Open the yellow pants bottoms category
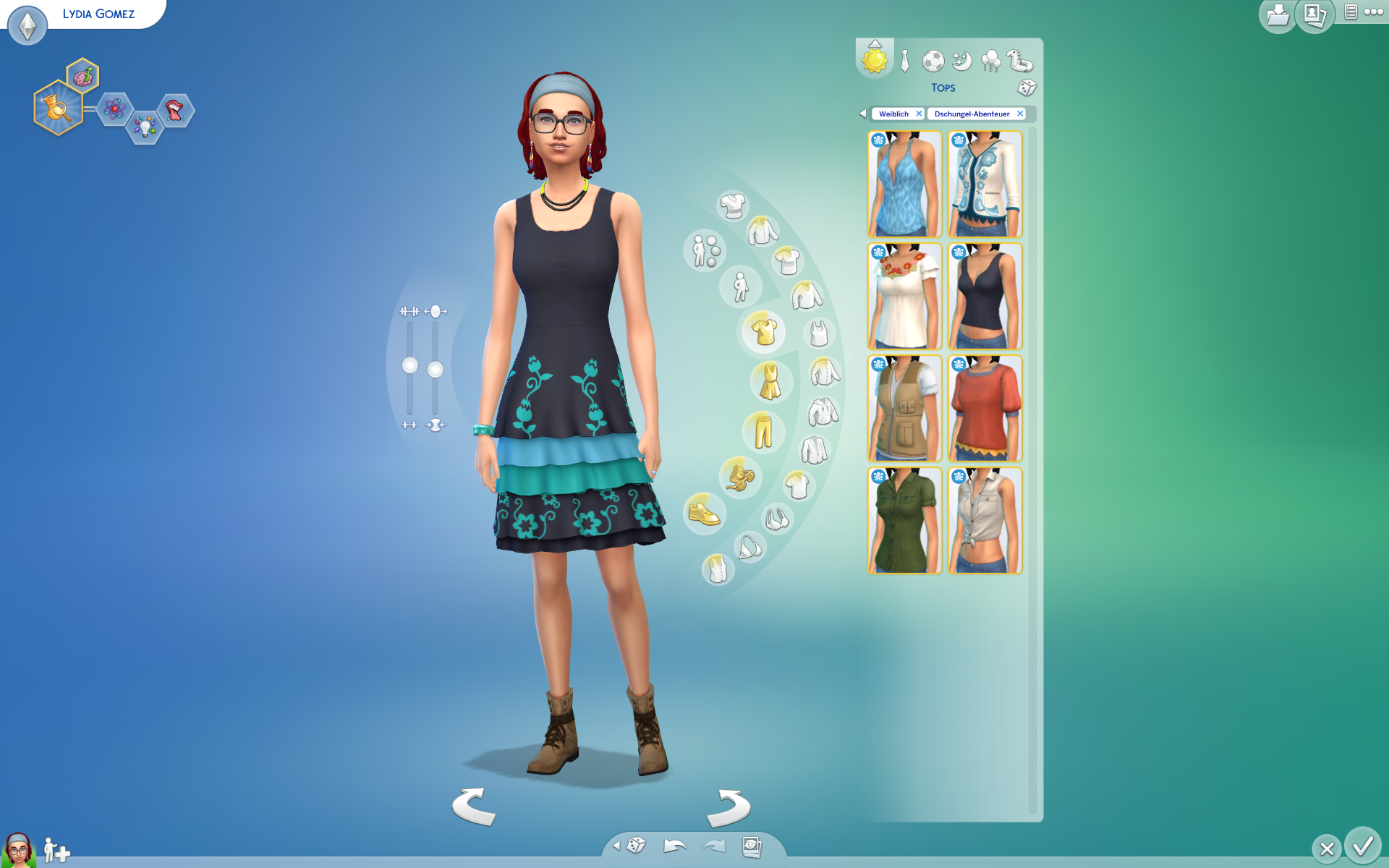Screen dimensions: 1389x868 tap(763, 431)
